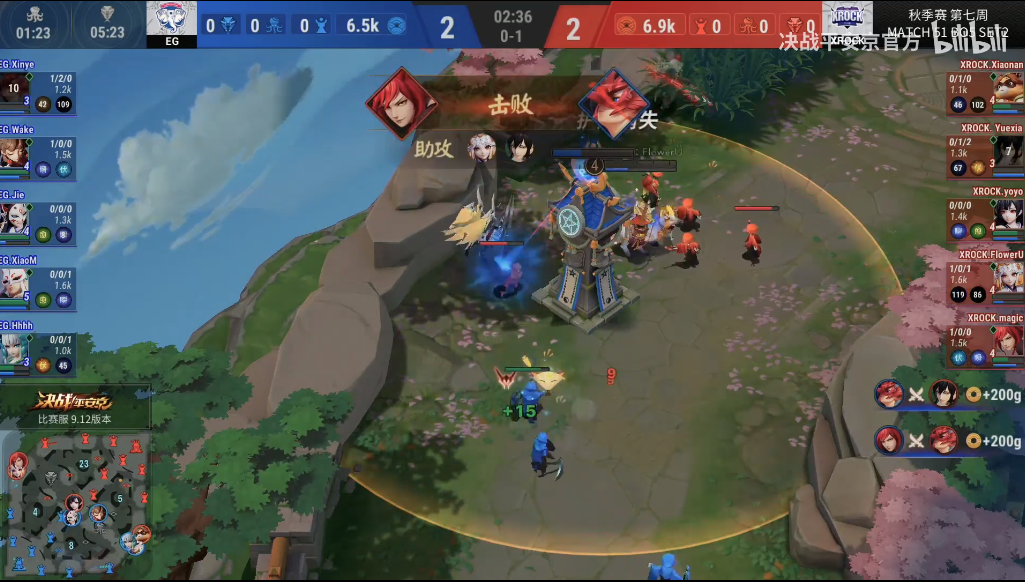The height and width of the screenshot is (582, 1025).
Task: Click the XROCK team logo
Action: pos(846,21)
